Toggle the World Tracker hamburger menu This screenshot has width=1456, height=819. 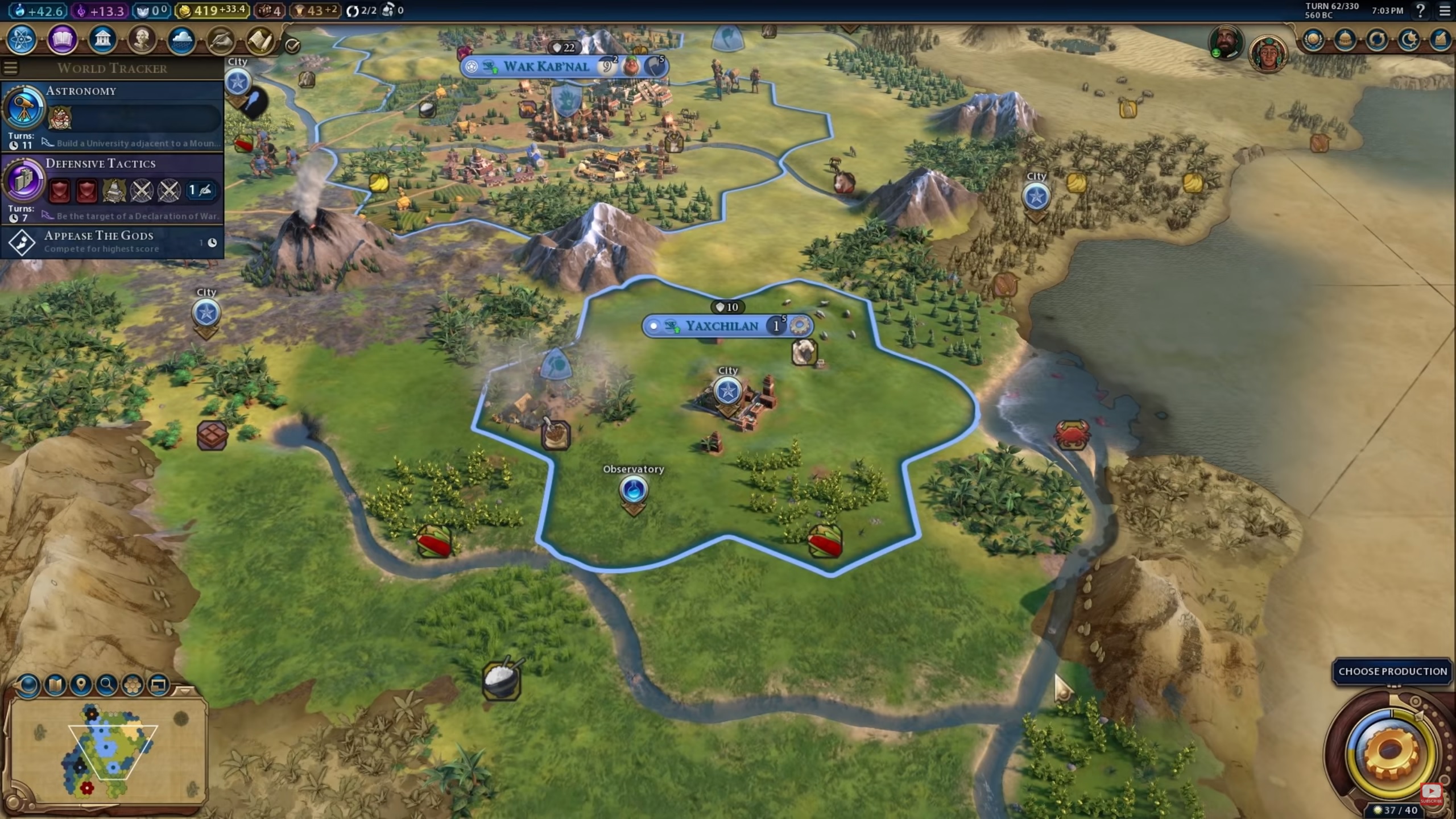(x=11, y=68)
